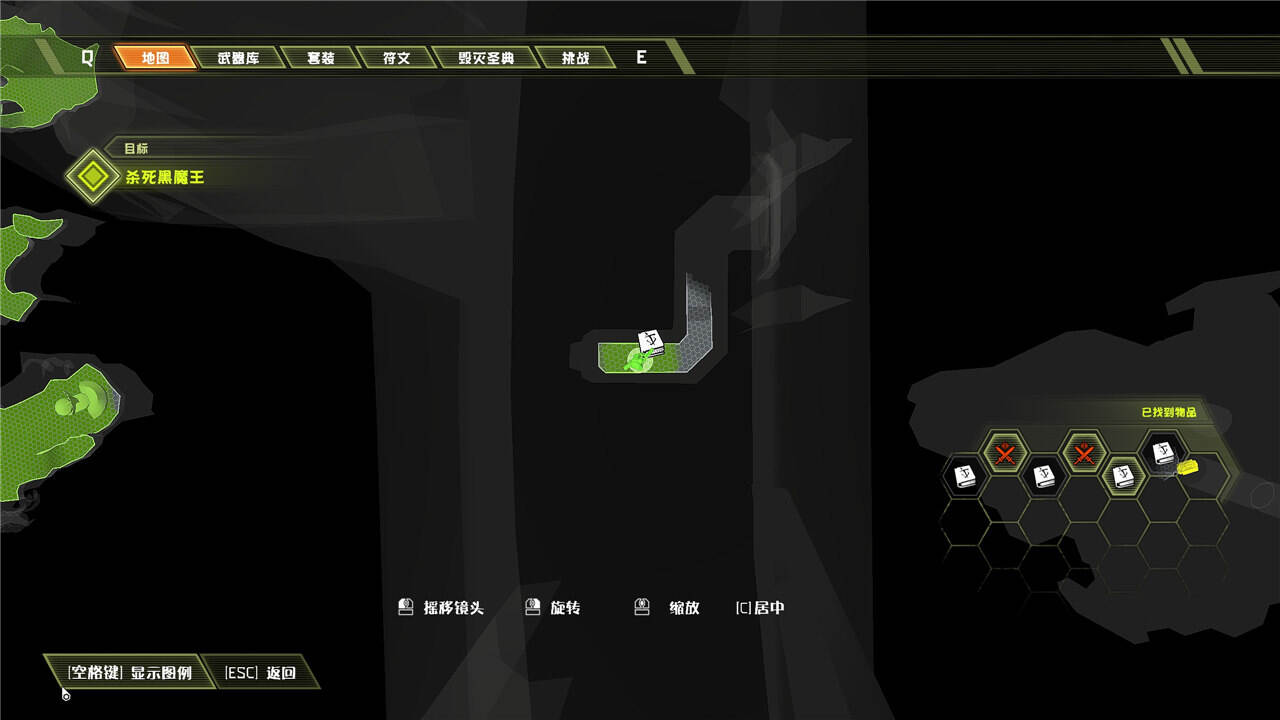Image resolution: width=1280 pixels, height=720 pixels.
Task: Select the yellow item in the 已找到物品 panel
Action: point(1187,467)
